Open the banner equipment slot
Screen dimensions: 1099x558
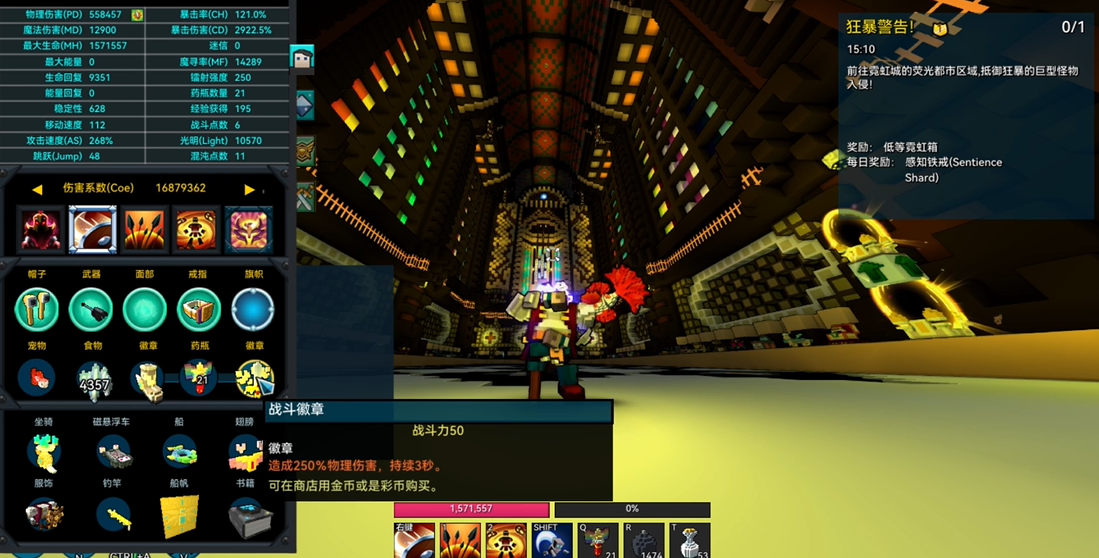pyautogui.click(x=253, y=309)
